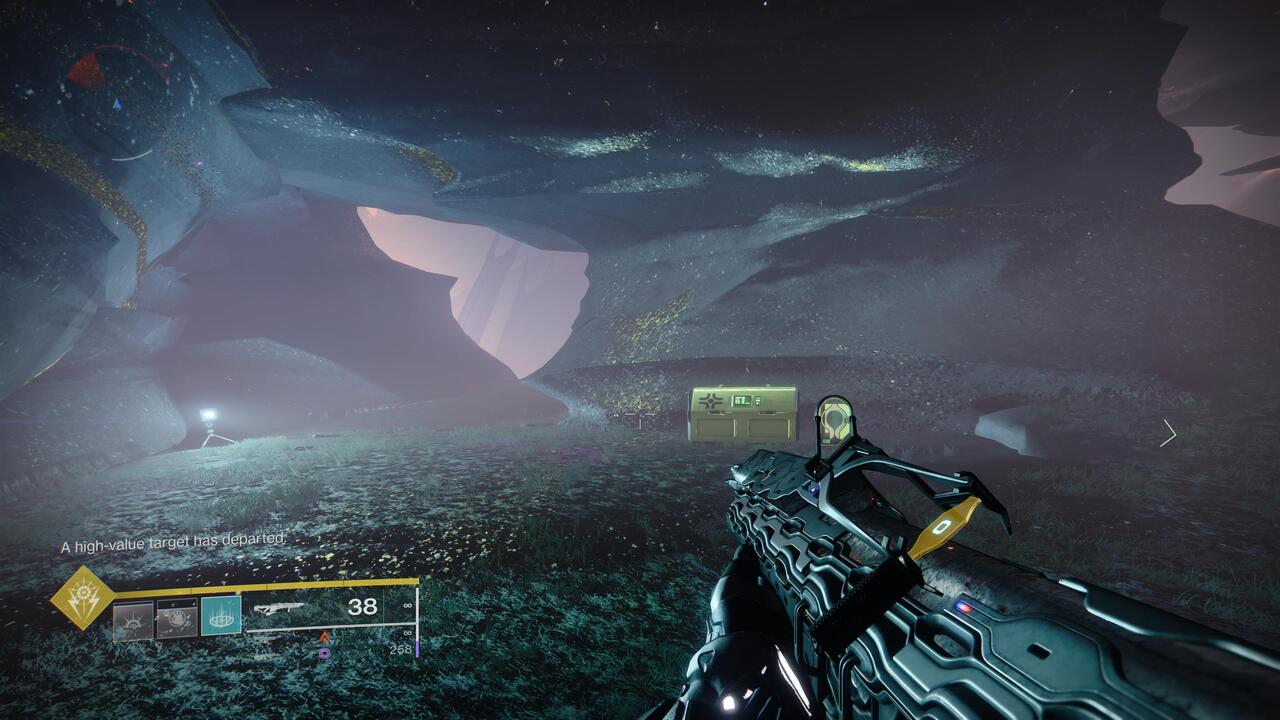Click the orange special ammo icon
The width and height of the screenshot is (1280, 720).
point(323,636)
